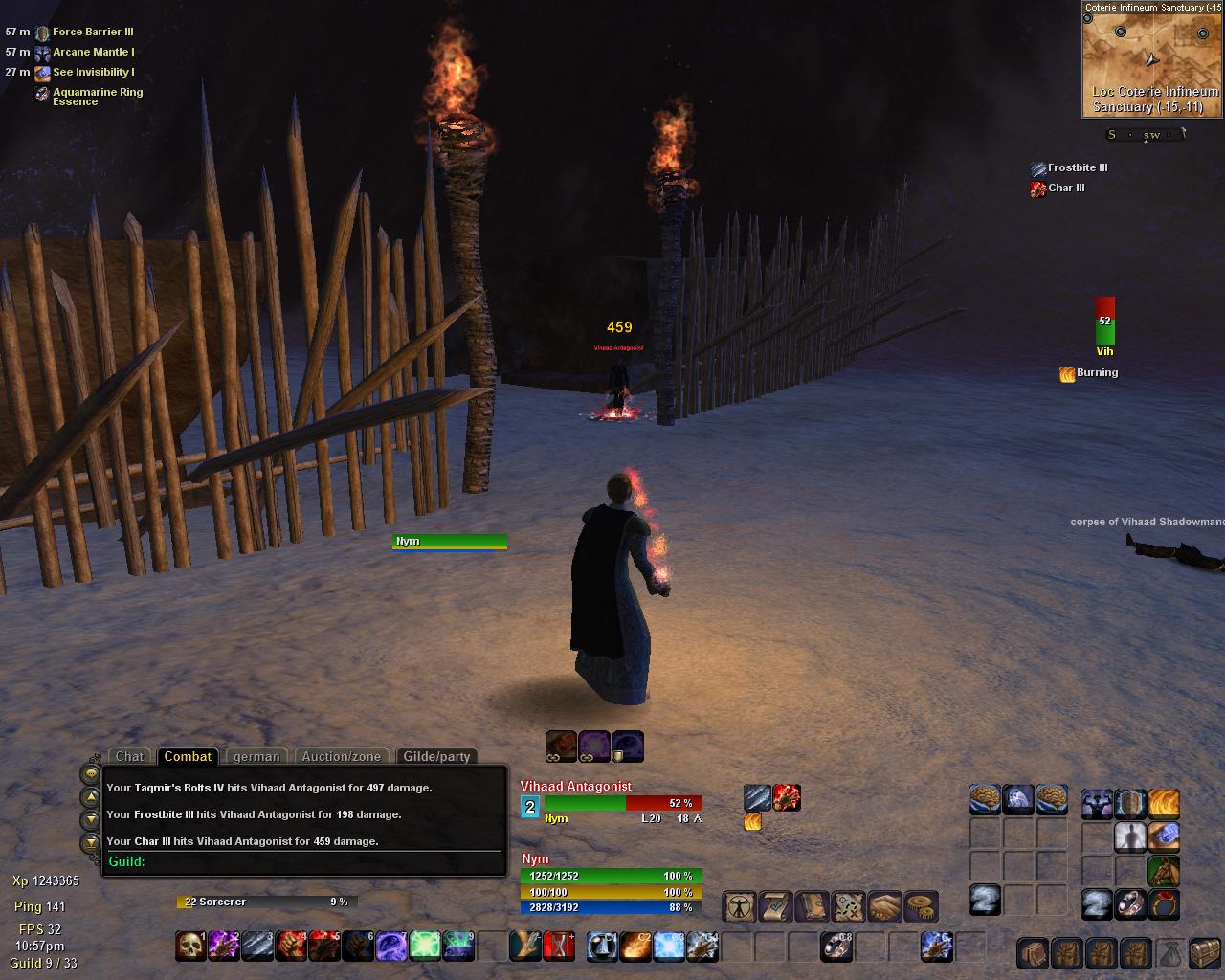Cast the green glowing spell in slot 8
The width and height of the screenshot is (1225, 980).
(x=425, y=947)
